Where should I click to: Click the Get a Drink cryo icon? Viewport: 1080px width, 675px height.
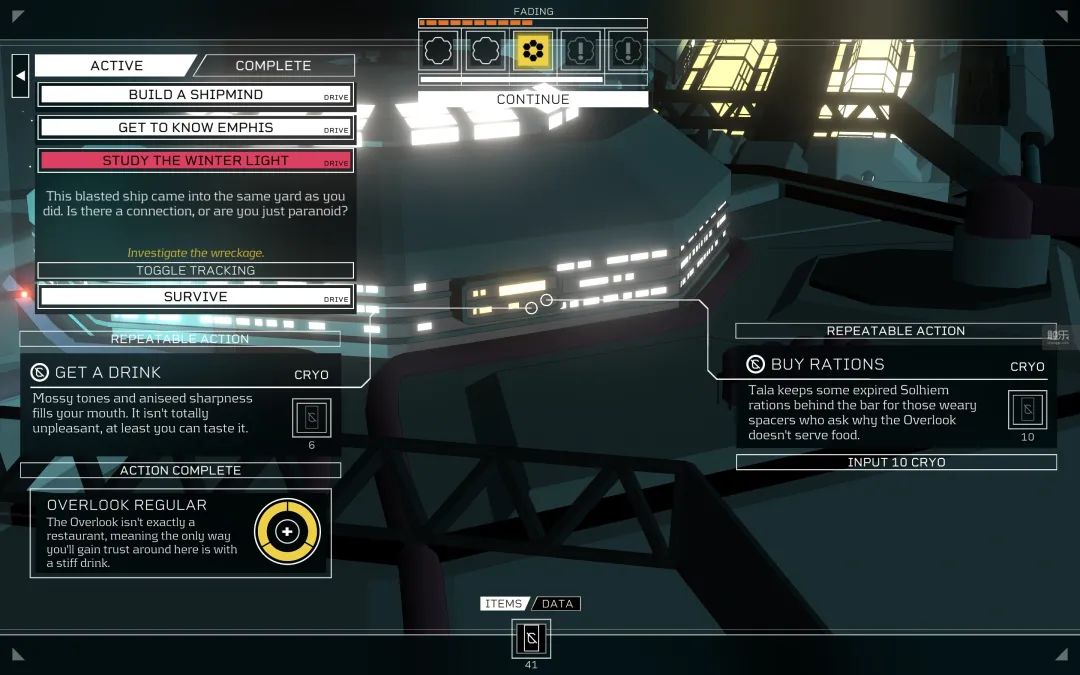point(311,417)
